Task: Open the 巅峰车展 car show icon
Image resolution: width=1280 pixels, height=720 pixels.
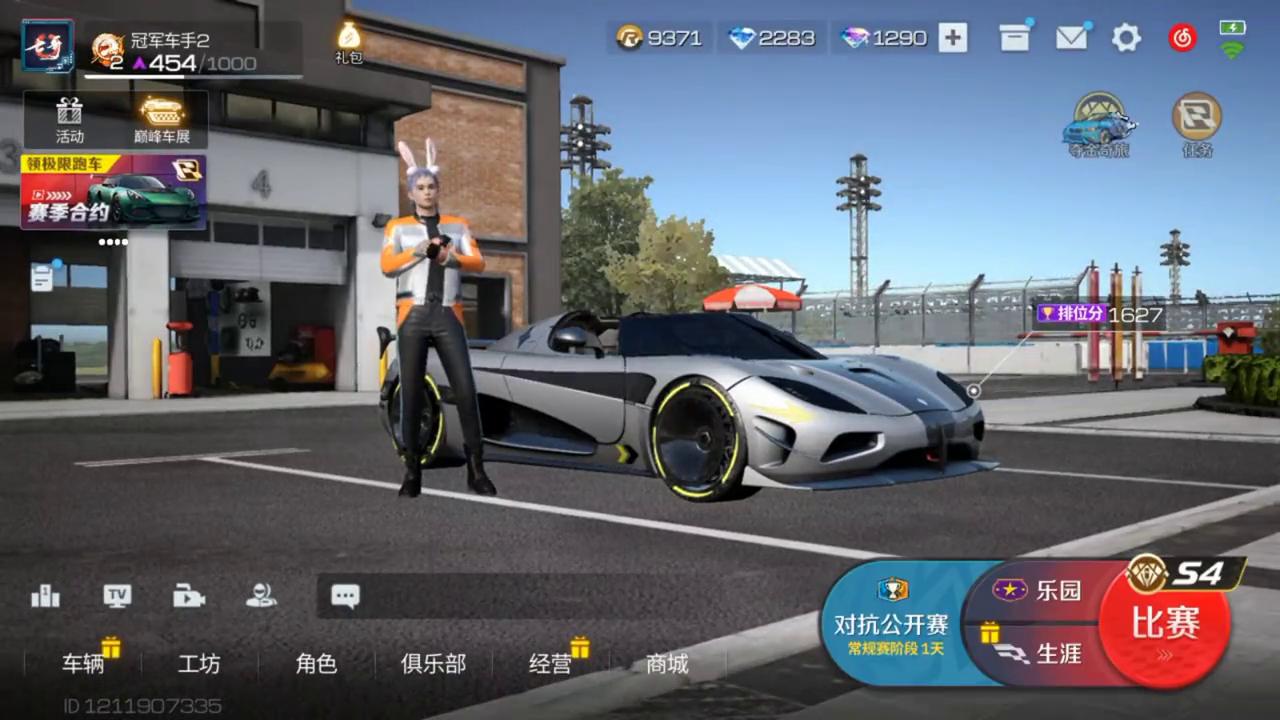Action: pos(160,118)
